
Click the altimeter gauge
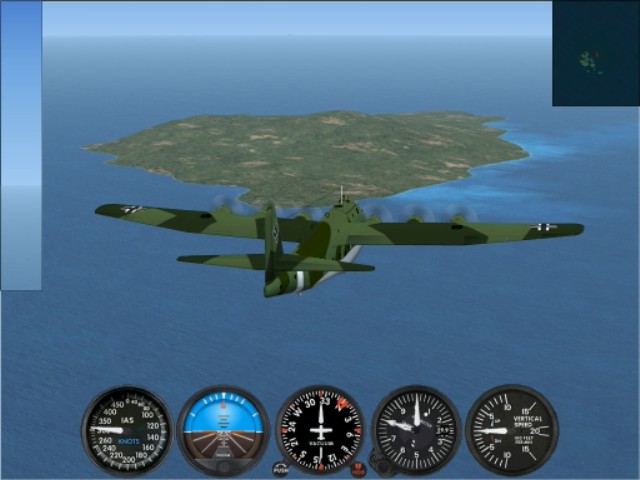[x=416, y=430]
